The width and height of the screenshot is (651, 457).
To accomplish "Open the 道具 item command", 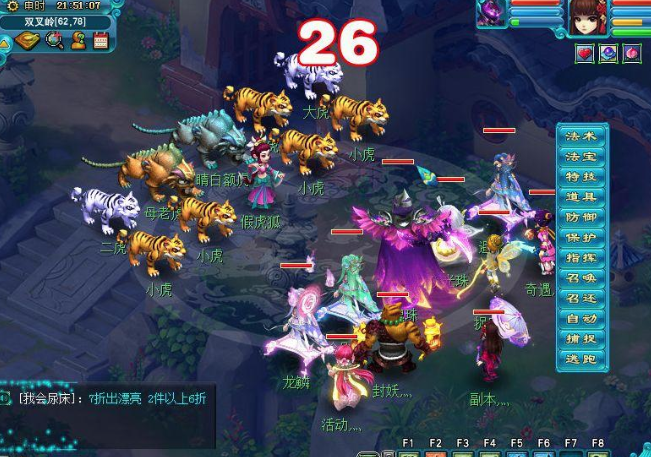I will pos(581,197).
